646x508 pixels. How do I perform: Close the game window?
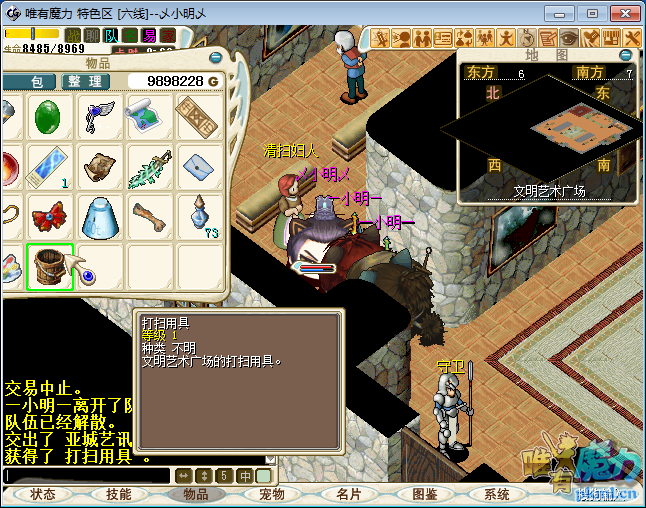622,14
